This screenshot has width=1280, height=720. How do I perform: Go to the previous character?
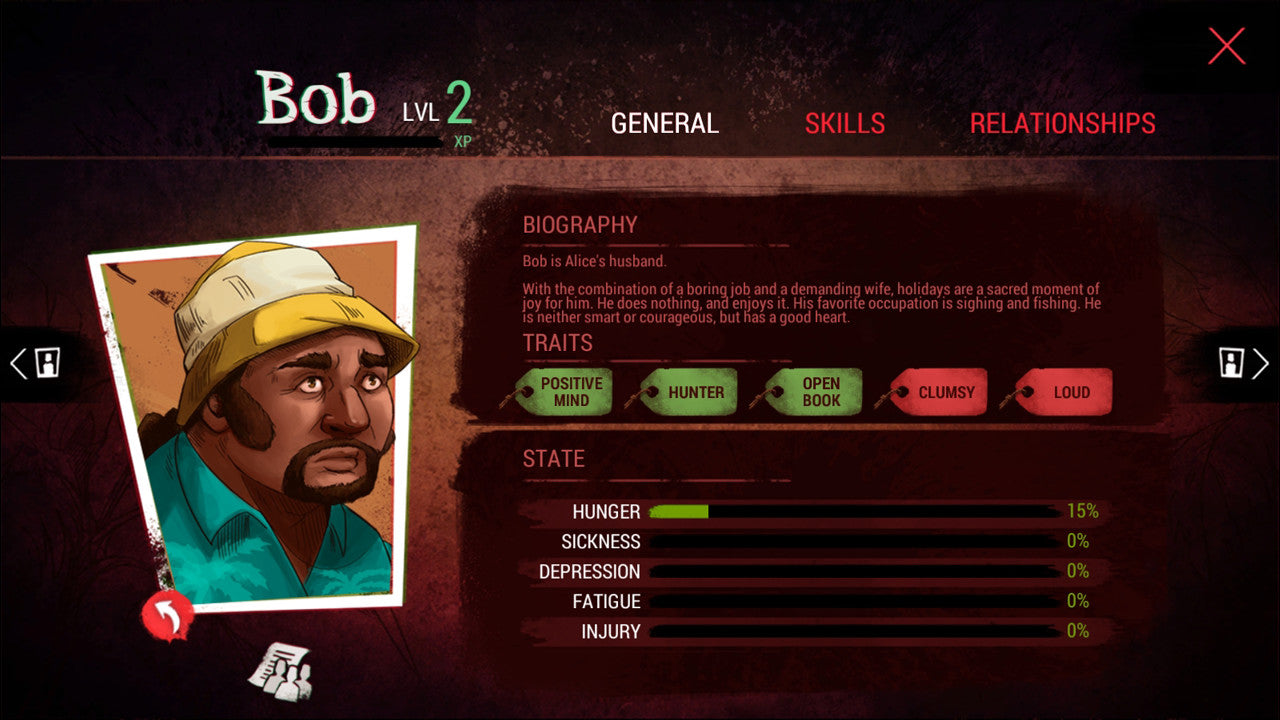coord(34,362)
